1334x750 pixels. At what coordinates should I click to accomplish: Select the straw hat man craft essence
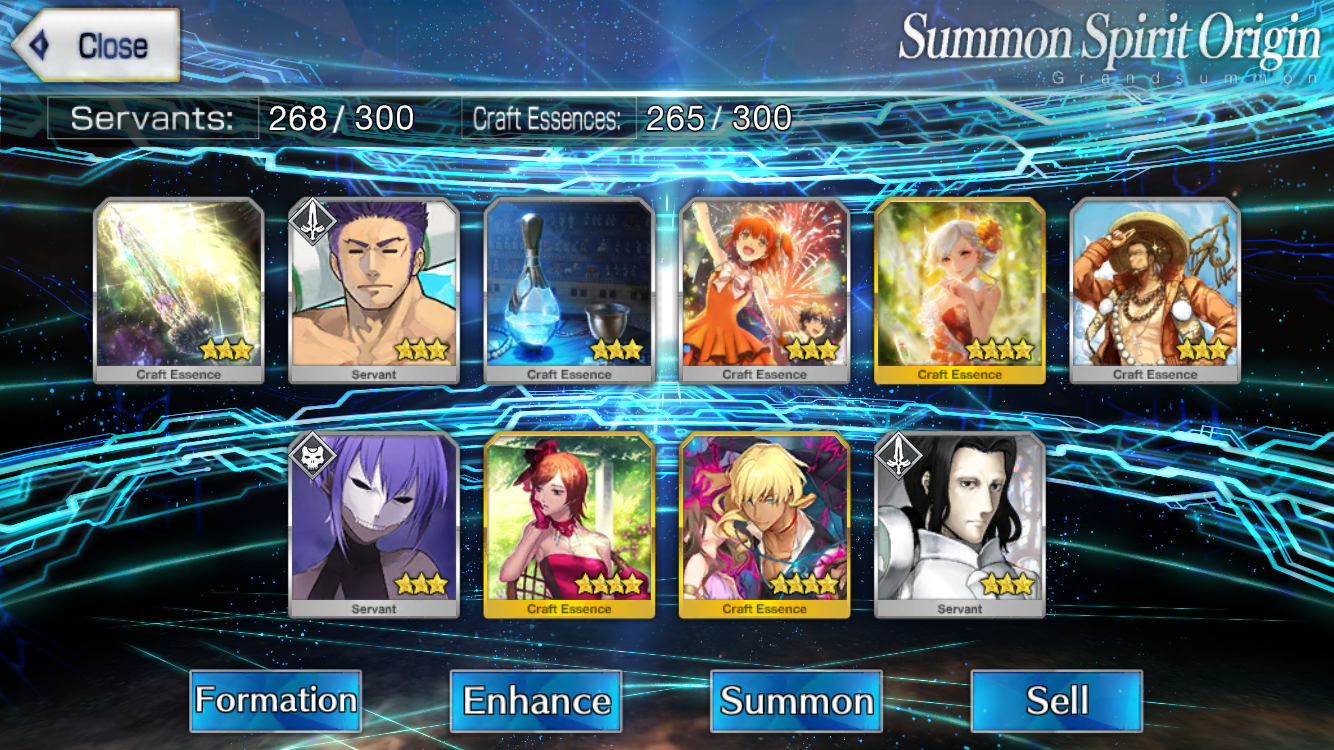pyautogui.click(x=1155, y=290)
